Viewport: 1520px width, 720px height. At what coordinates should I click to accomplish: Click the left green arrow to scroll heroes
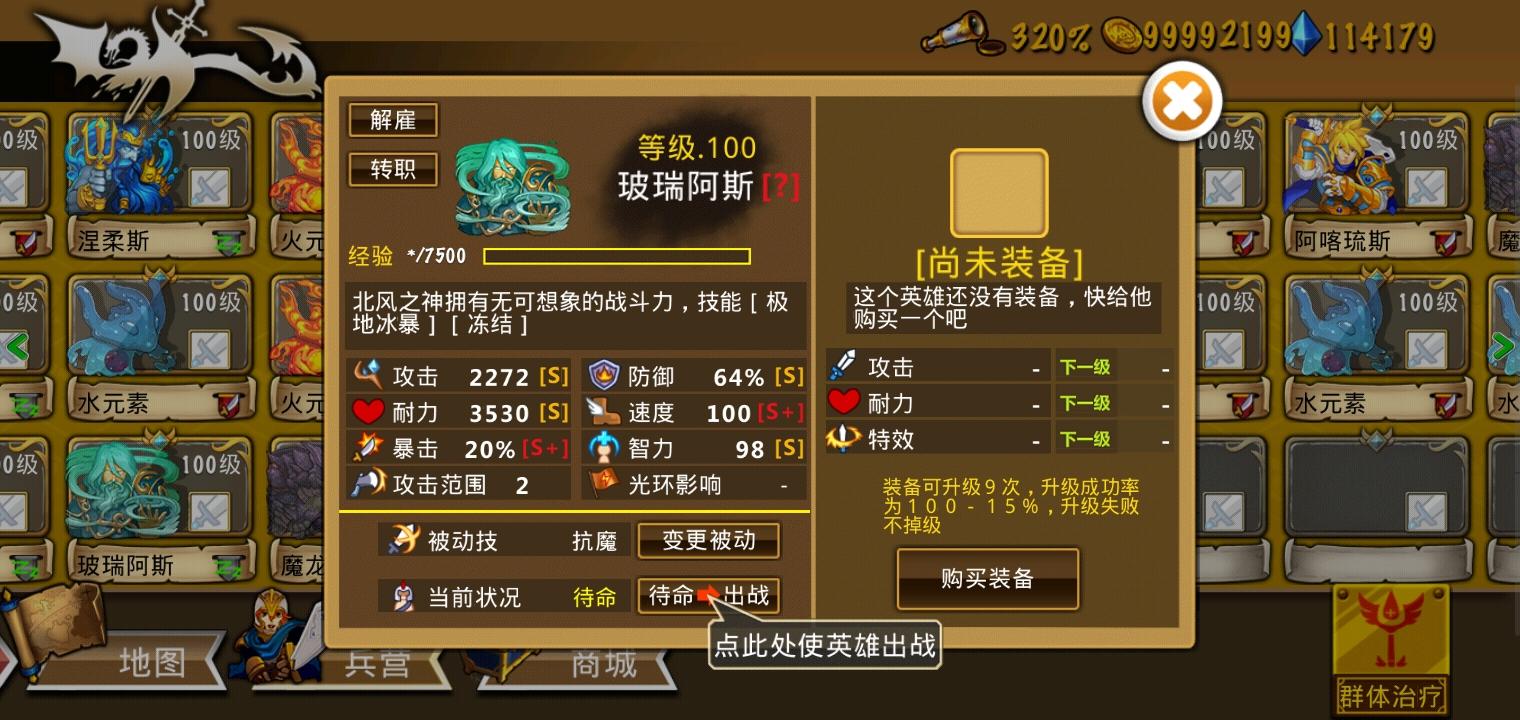(18, 347)
